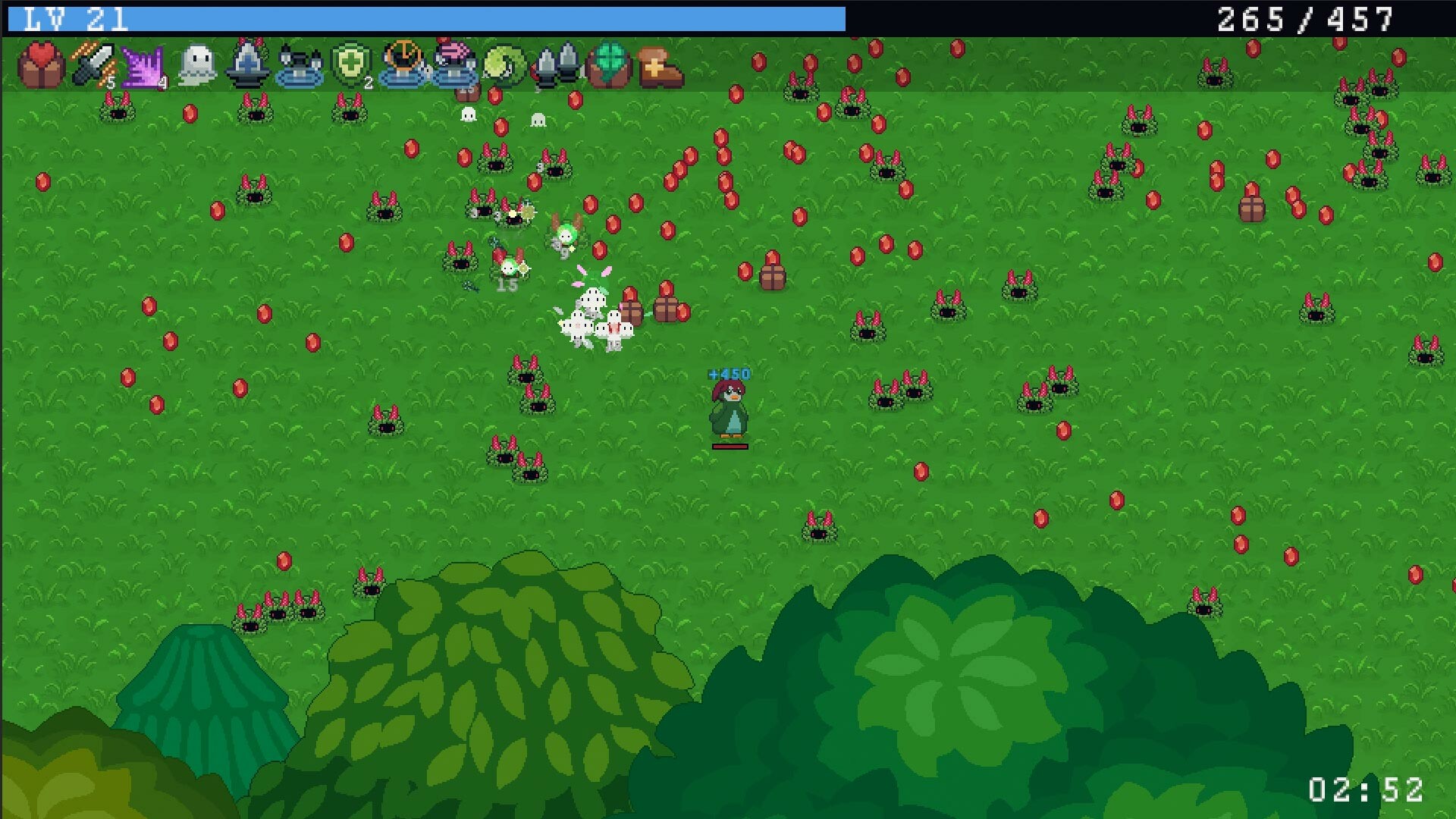Click the boot with plus sign icon
This screenshot has height=819, width=1456.
tap(658, 67)
